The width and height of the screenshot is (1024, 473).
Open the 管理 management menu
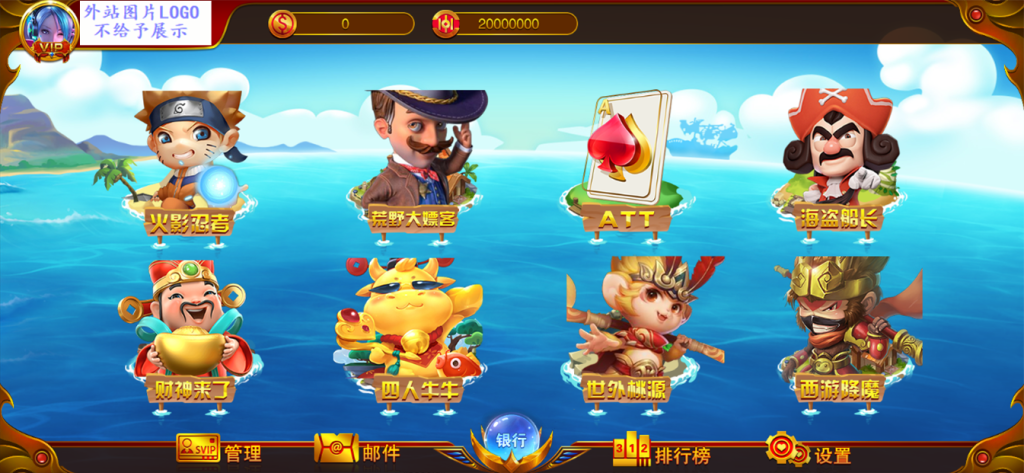click(x=218, y=452)
